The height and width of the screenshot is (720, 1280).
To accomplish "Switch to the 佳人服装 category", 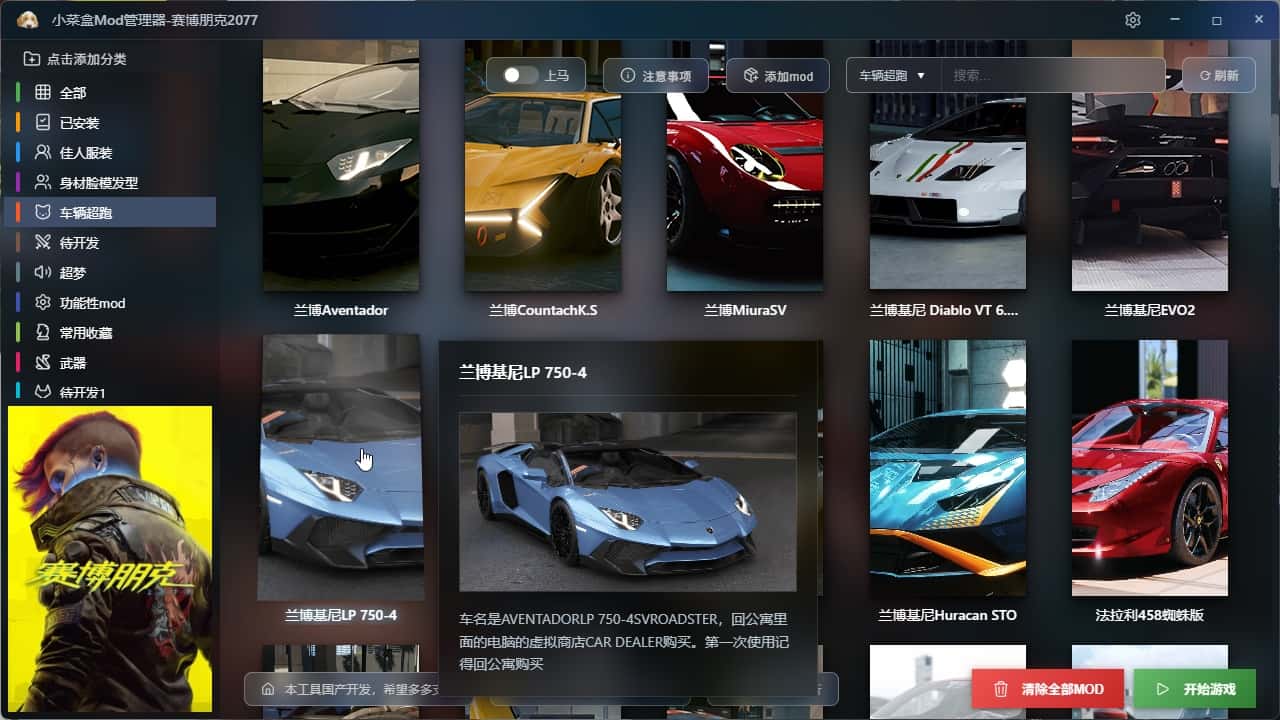I will (85, 153).
